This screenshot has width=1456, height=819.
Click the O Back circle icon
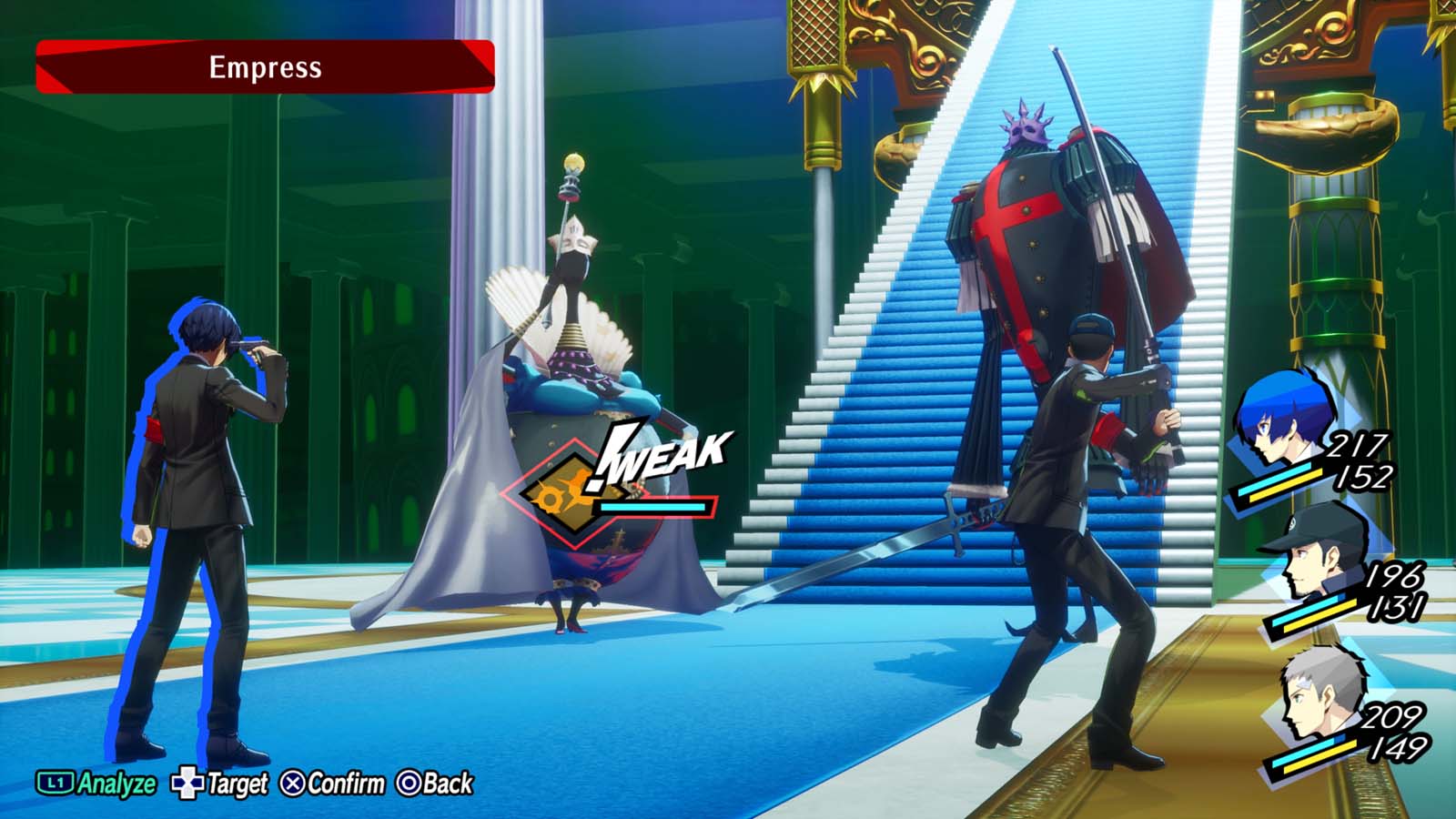[x=411, y=780]
